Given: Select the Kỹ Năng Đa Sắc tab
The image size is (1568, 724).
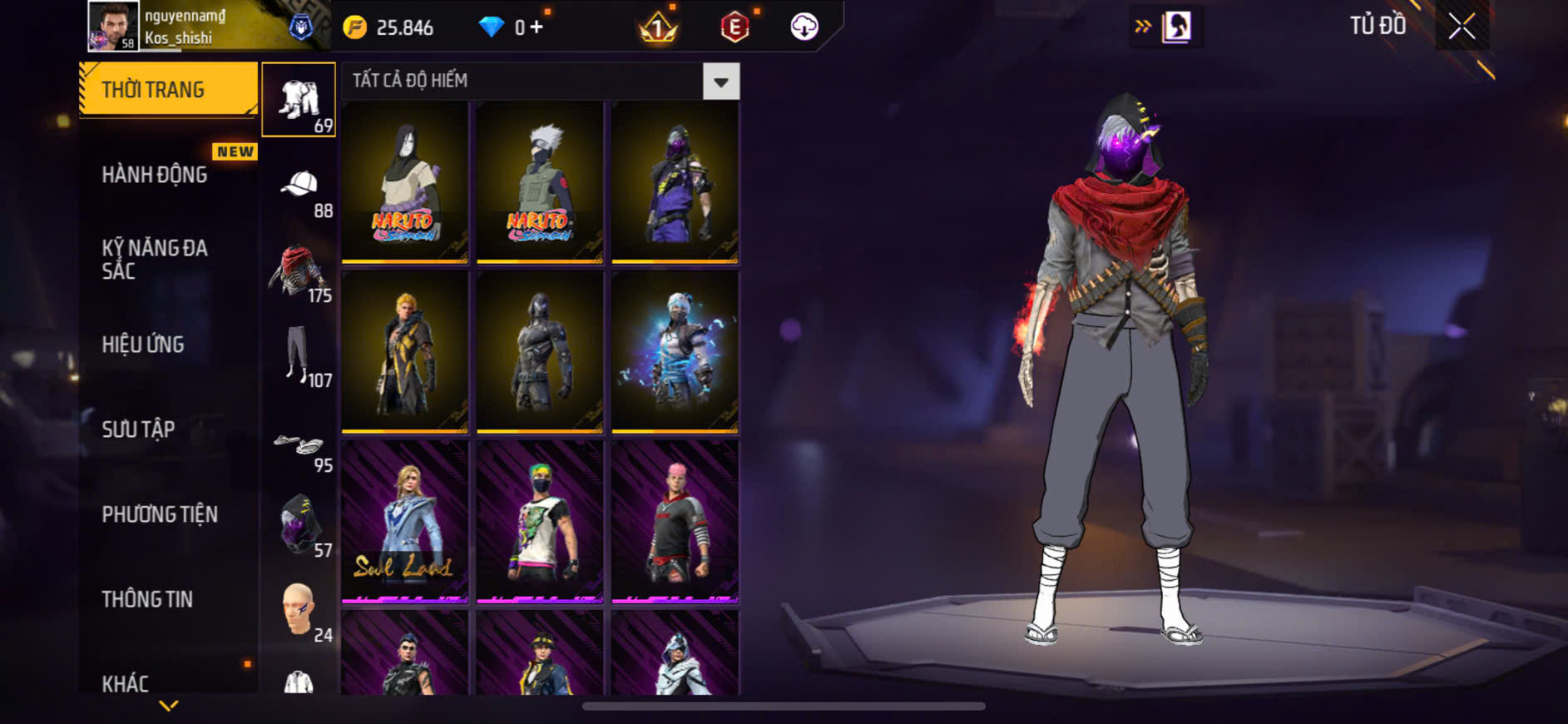Looking at the screenshot, I should (x=156, y=259).
